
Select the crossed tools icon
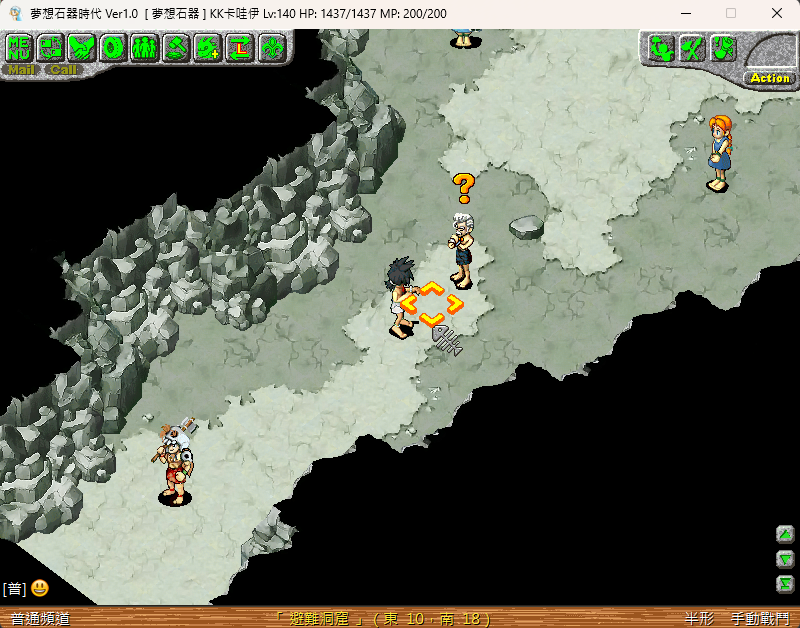pyautogui.click(x=692, y=48)
